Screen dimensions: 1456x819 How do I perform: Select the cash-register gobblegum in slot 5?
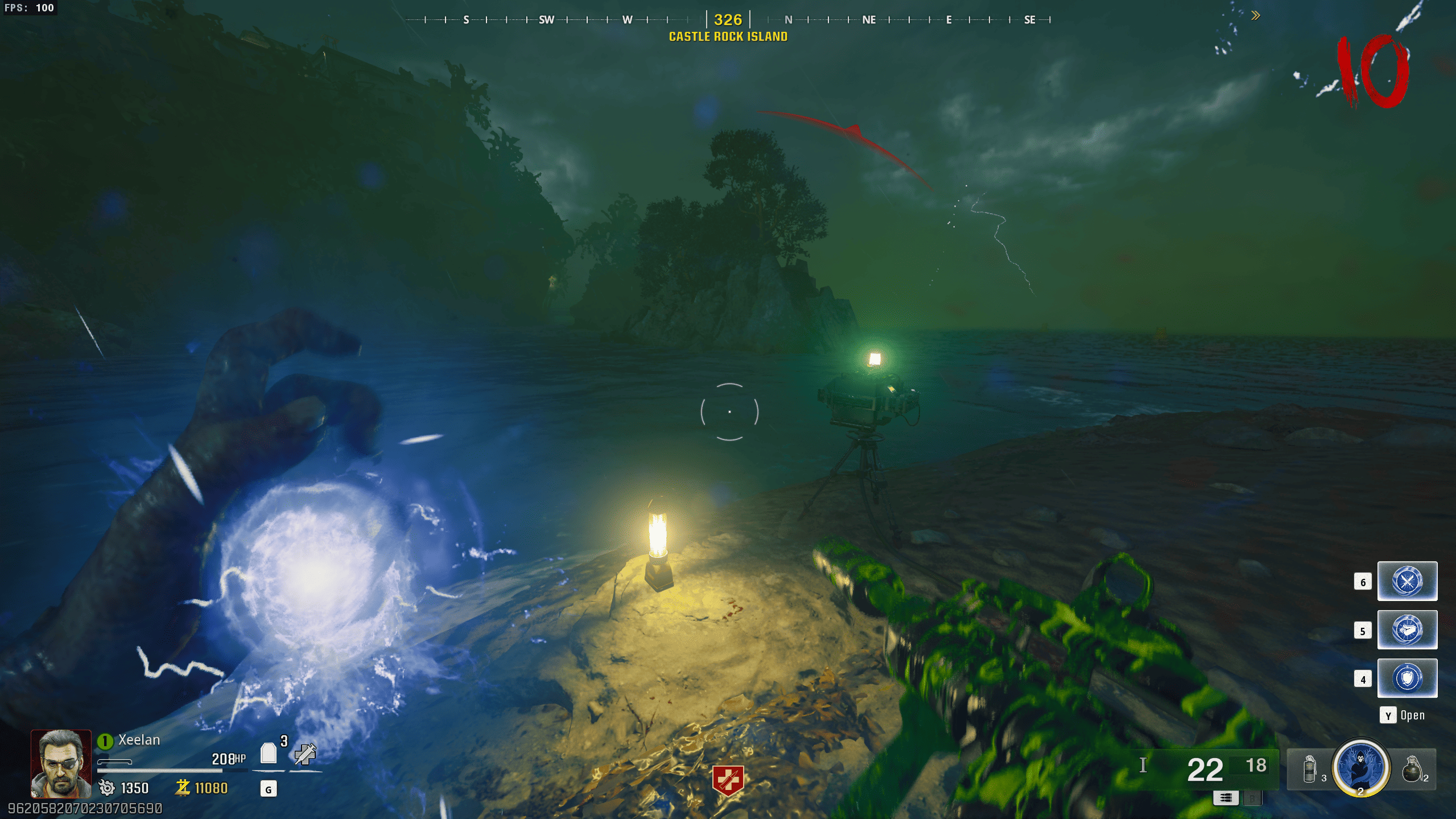click(x=1406, y=630)
